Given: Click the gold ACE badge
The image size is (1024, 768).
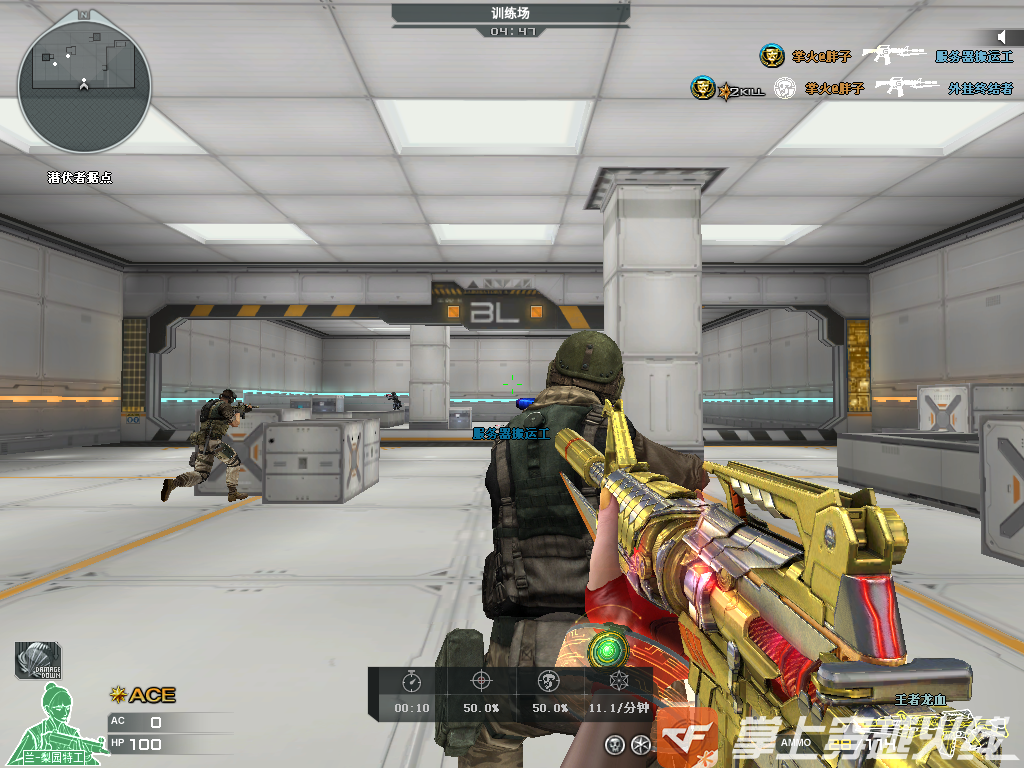Looking at the screenshot, I should pyautogui.click(x=143, y=694).
